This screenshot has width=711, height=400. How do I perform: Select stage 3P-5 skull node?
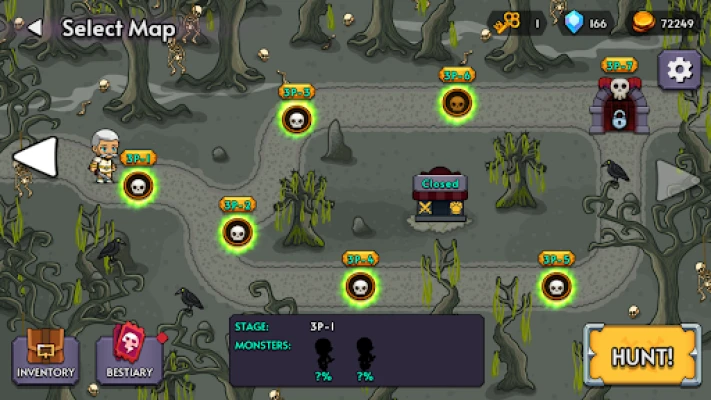(556, 286)
